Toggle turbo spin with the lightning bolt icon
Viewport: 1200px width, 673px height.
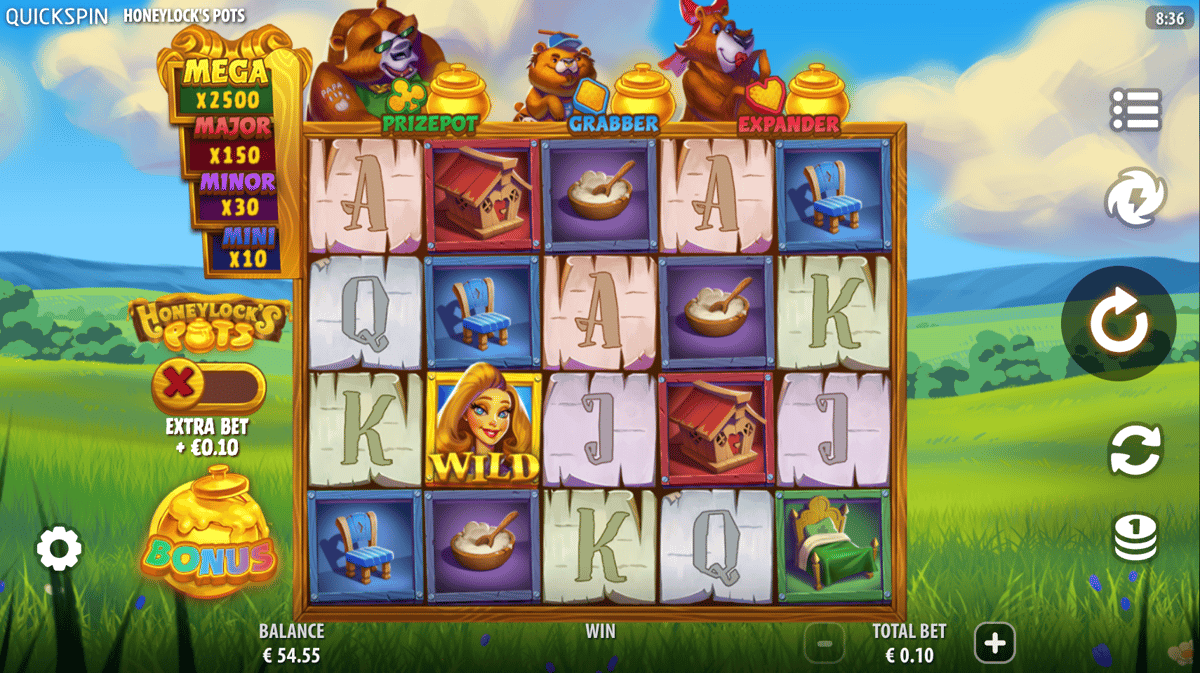click(1135, 196)
